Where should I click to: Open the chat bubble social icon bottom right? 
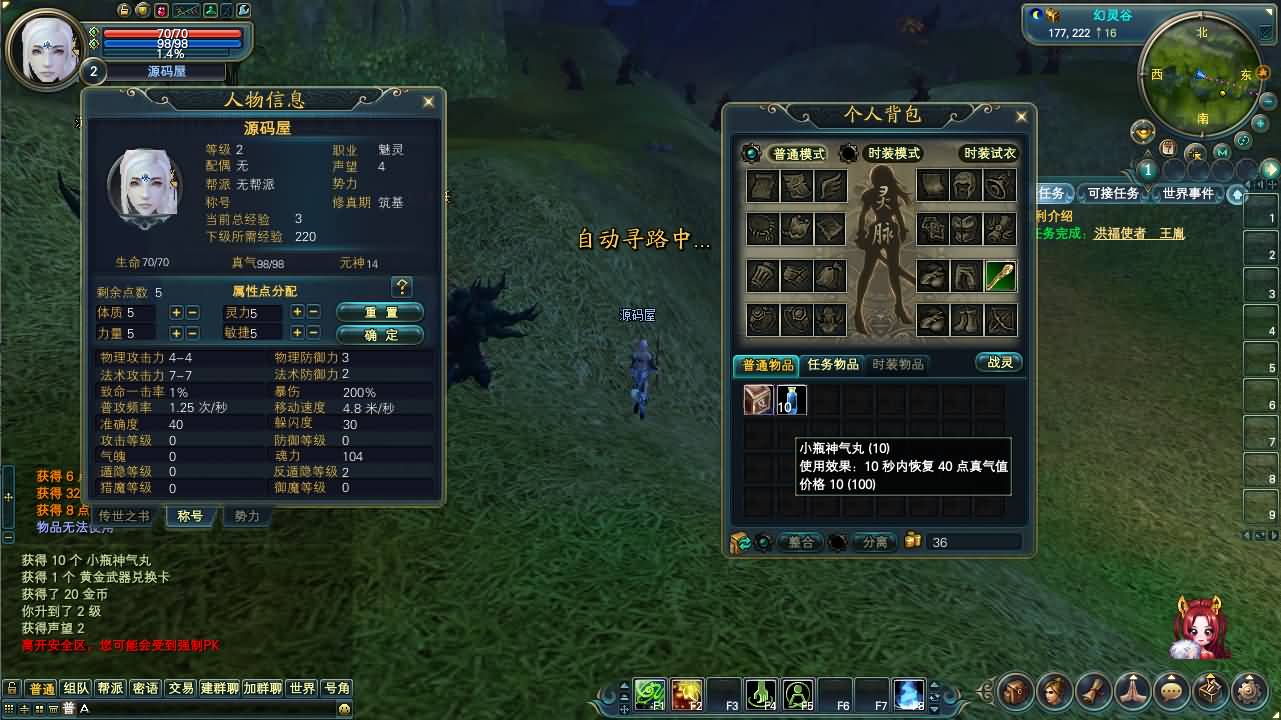pyautogui.click(x=1170, y=690)
